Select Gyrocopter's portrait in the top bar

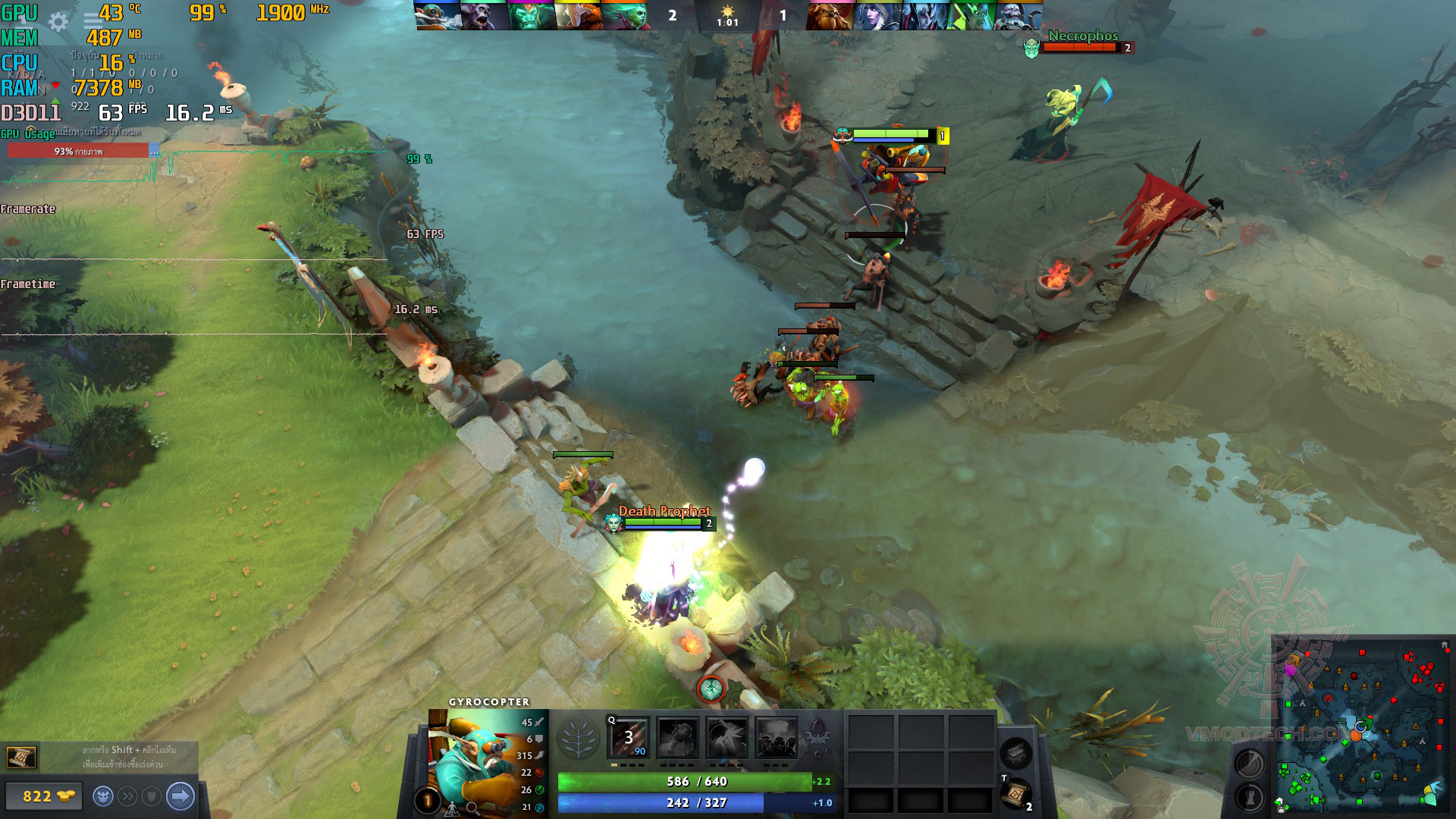[x=438, y=15]
